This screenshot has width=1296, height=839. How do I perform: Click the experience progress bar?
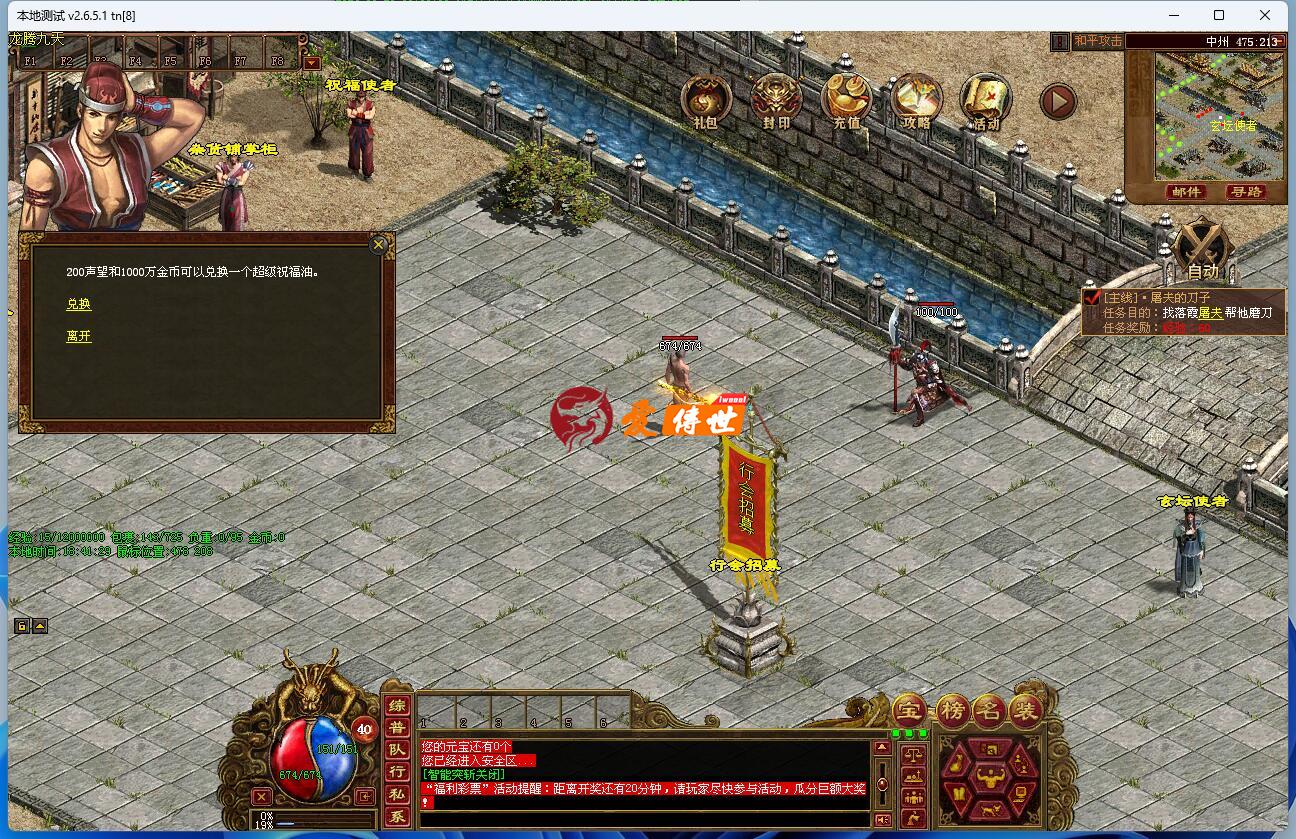[x=320, y=816]
